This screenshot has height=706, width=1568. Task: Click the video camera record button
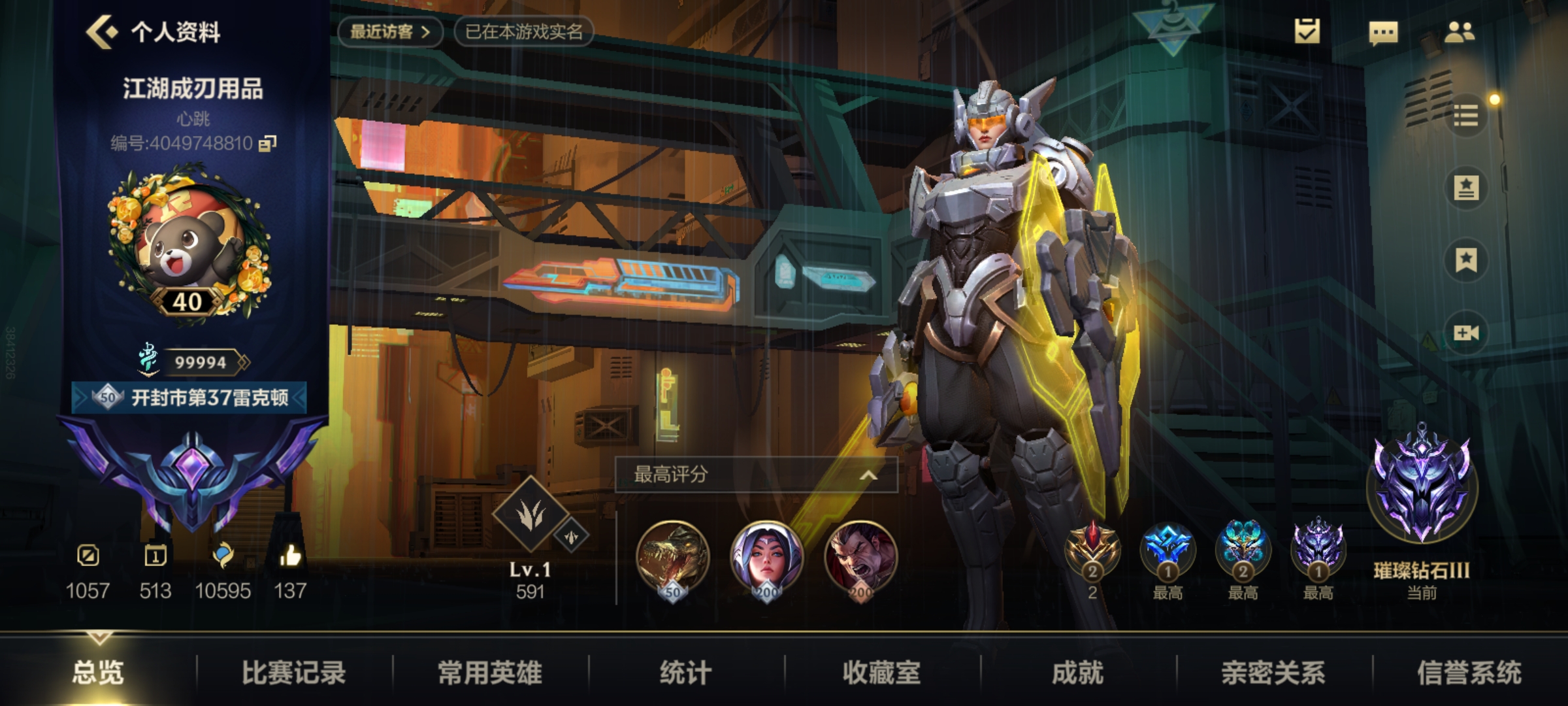[1466, 333]
